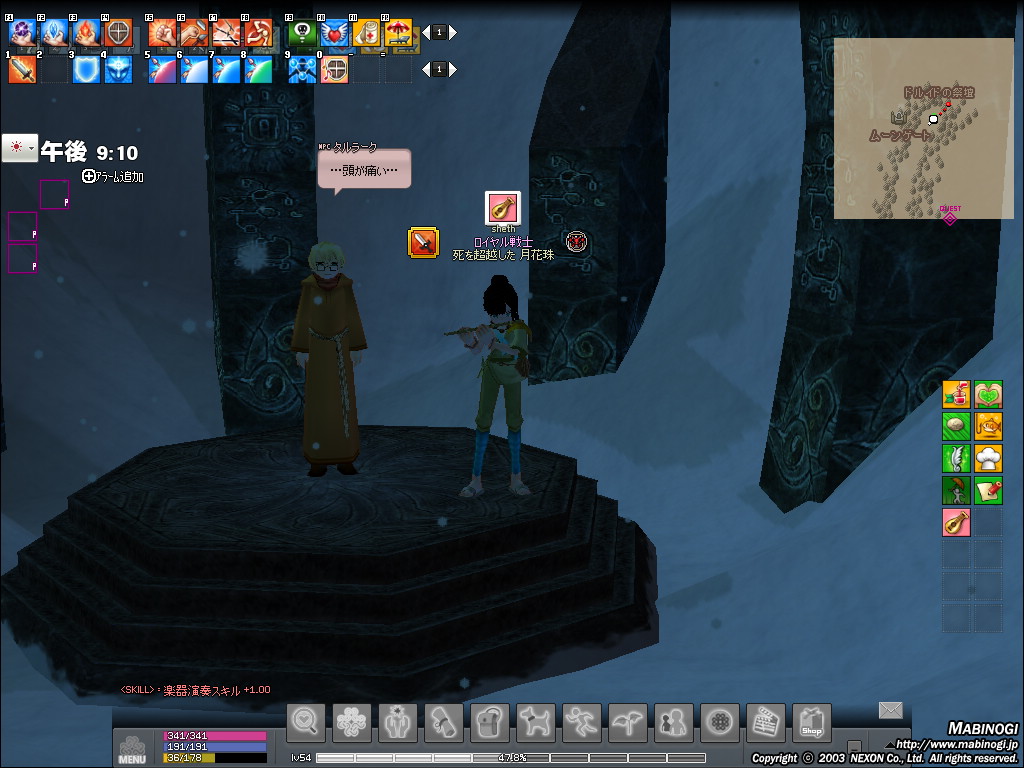Open the inventory bag icon
This screenshot has width=1024, height=768.
[489, 722]
